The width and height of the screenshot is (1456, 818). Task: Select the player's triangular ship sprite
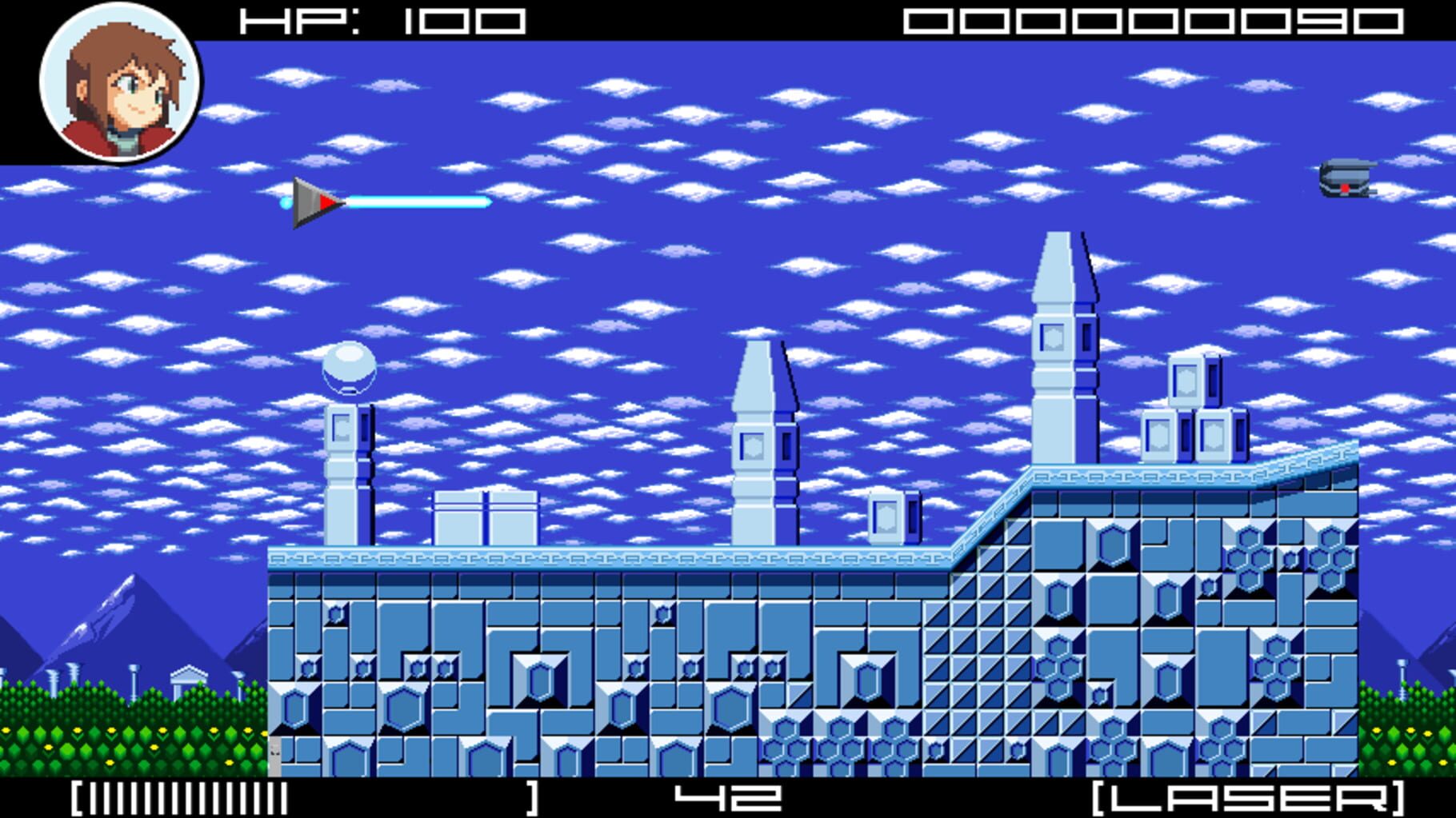click(x=312, y=202)
